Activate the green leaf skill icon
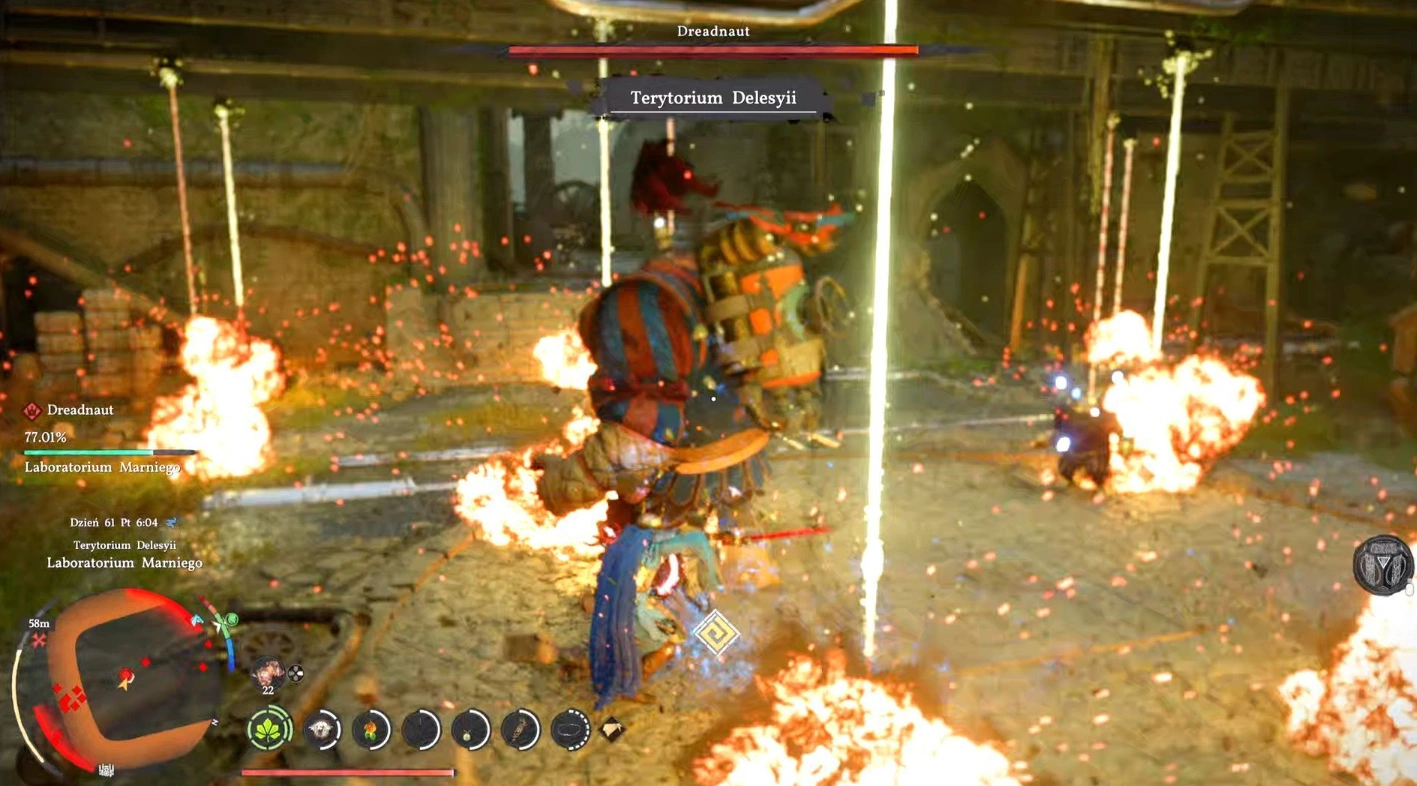The width and height of the screenshot is (1417, 786). coord(269,730)
